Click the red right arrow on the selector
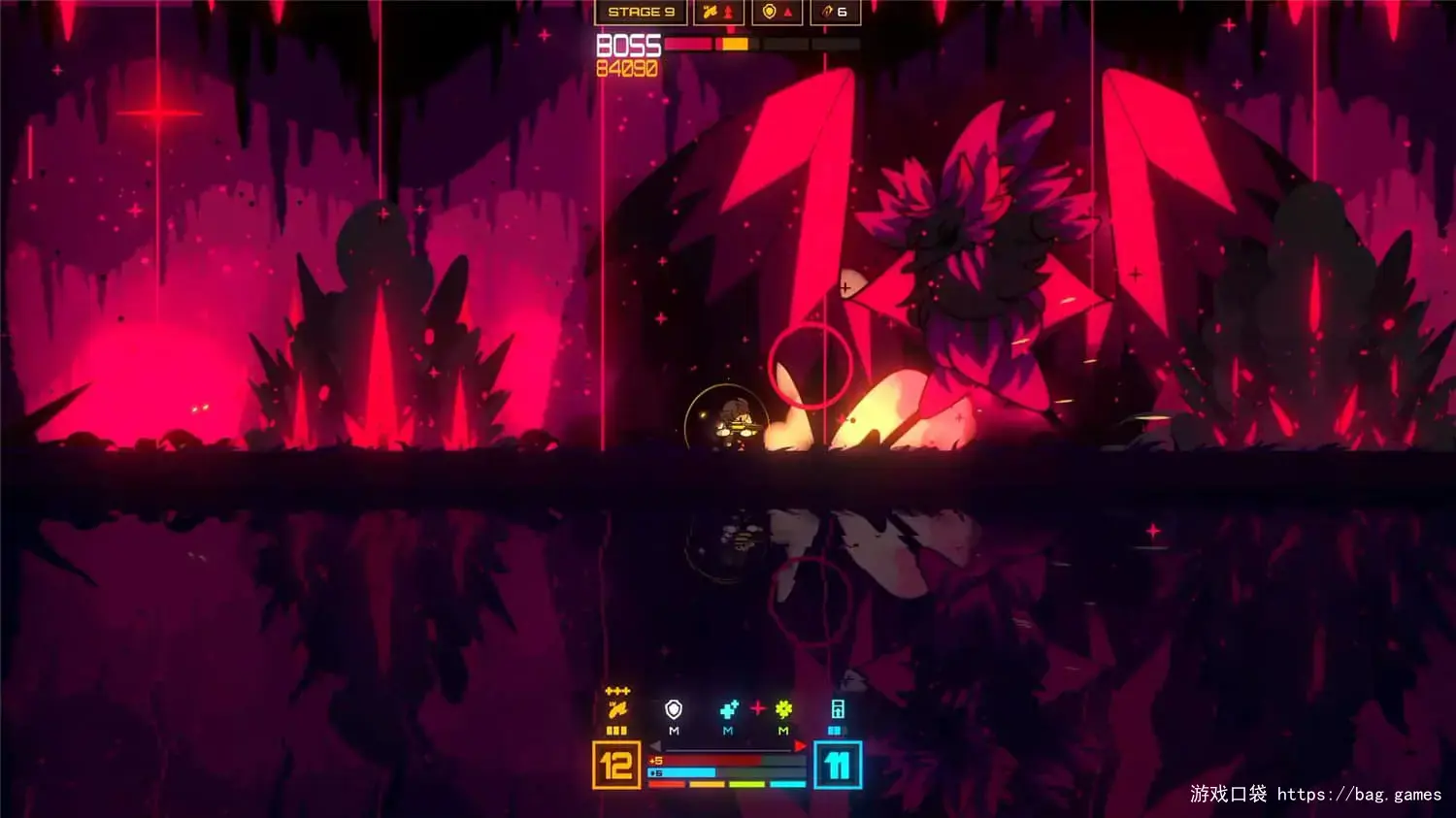 800,746
